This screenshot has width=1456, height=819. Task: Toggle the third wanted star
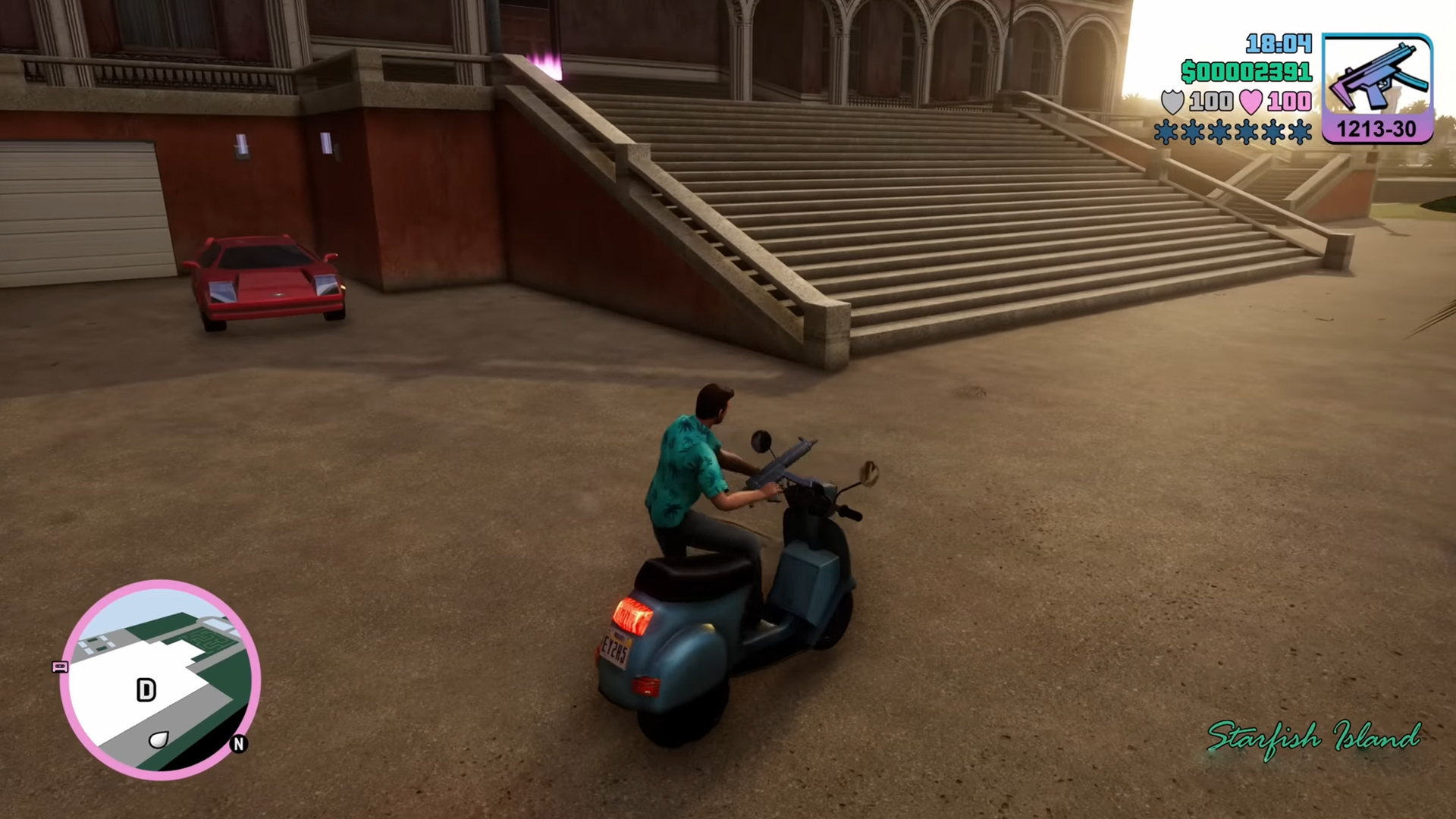[1220, 132]
